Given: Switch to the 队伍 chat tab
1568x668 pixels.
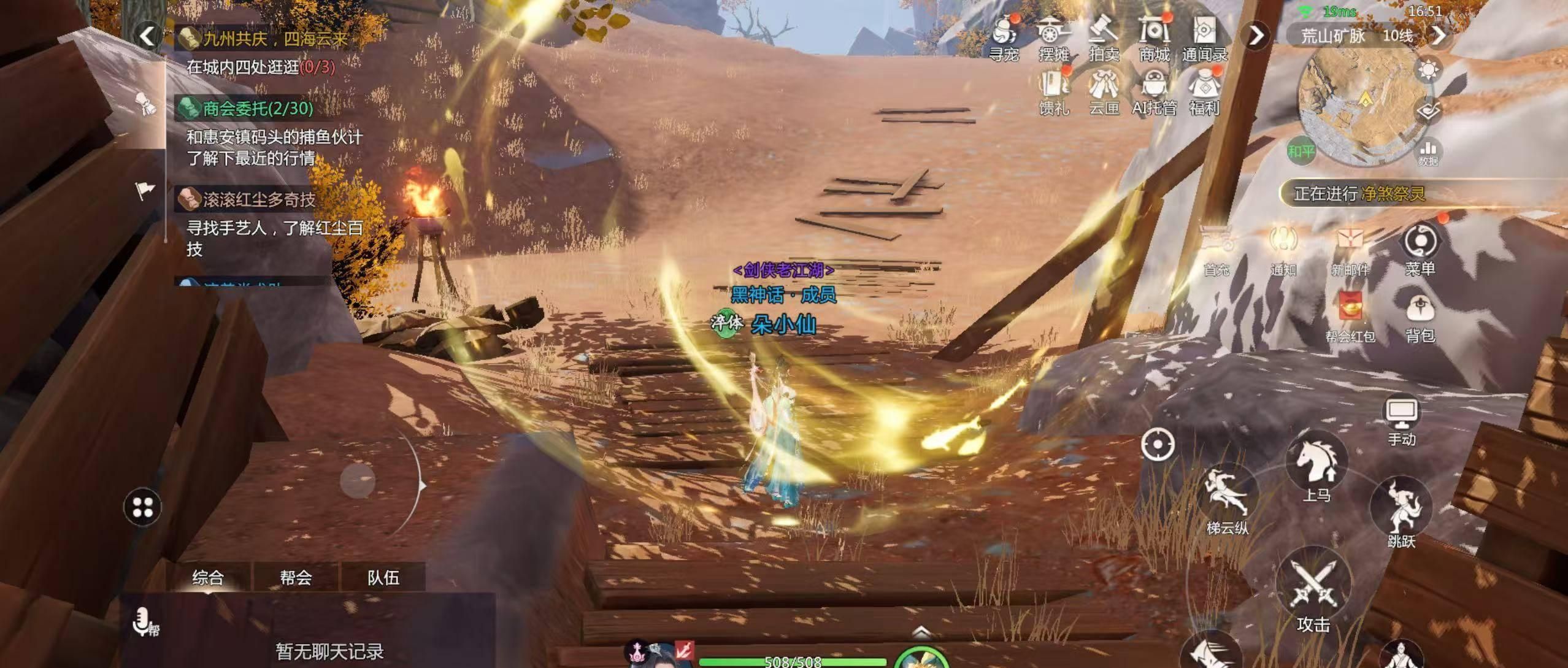Looking at the screenshot, I should click(x=383, y=577).
